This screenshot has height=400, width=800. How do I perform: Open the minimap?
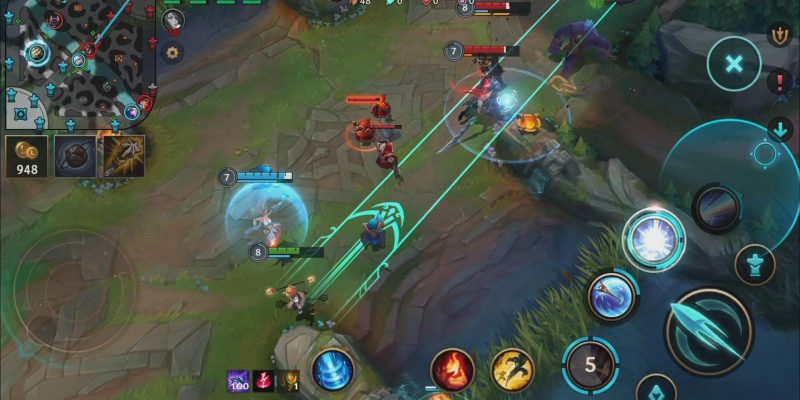click(x=75, y=60)
